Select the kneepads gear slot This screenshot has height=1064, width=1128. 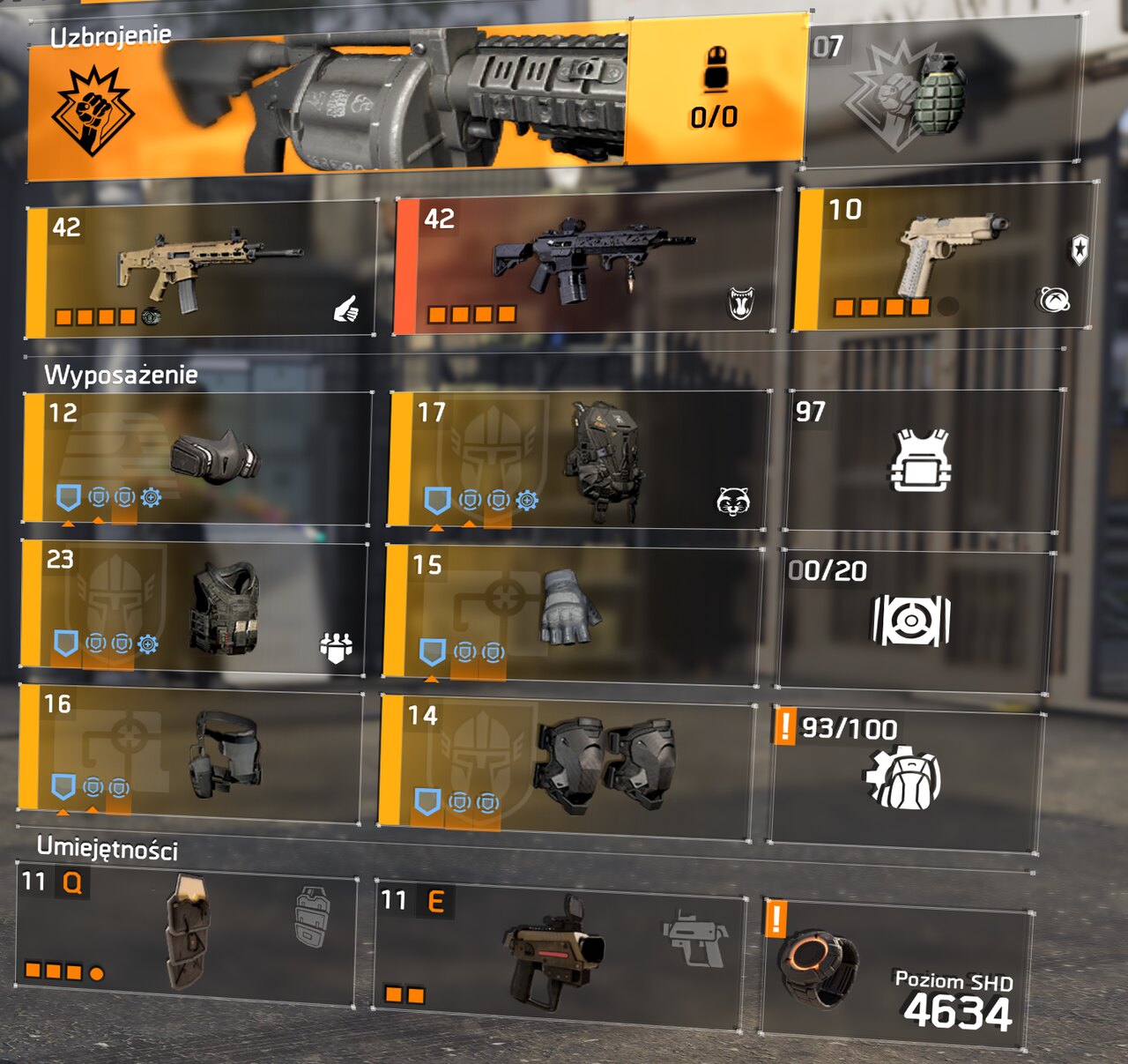click(564, 764)
